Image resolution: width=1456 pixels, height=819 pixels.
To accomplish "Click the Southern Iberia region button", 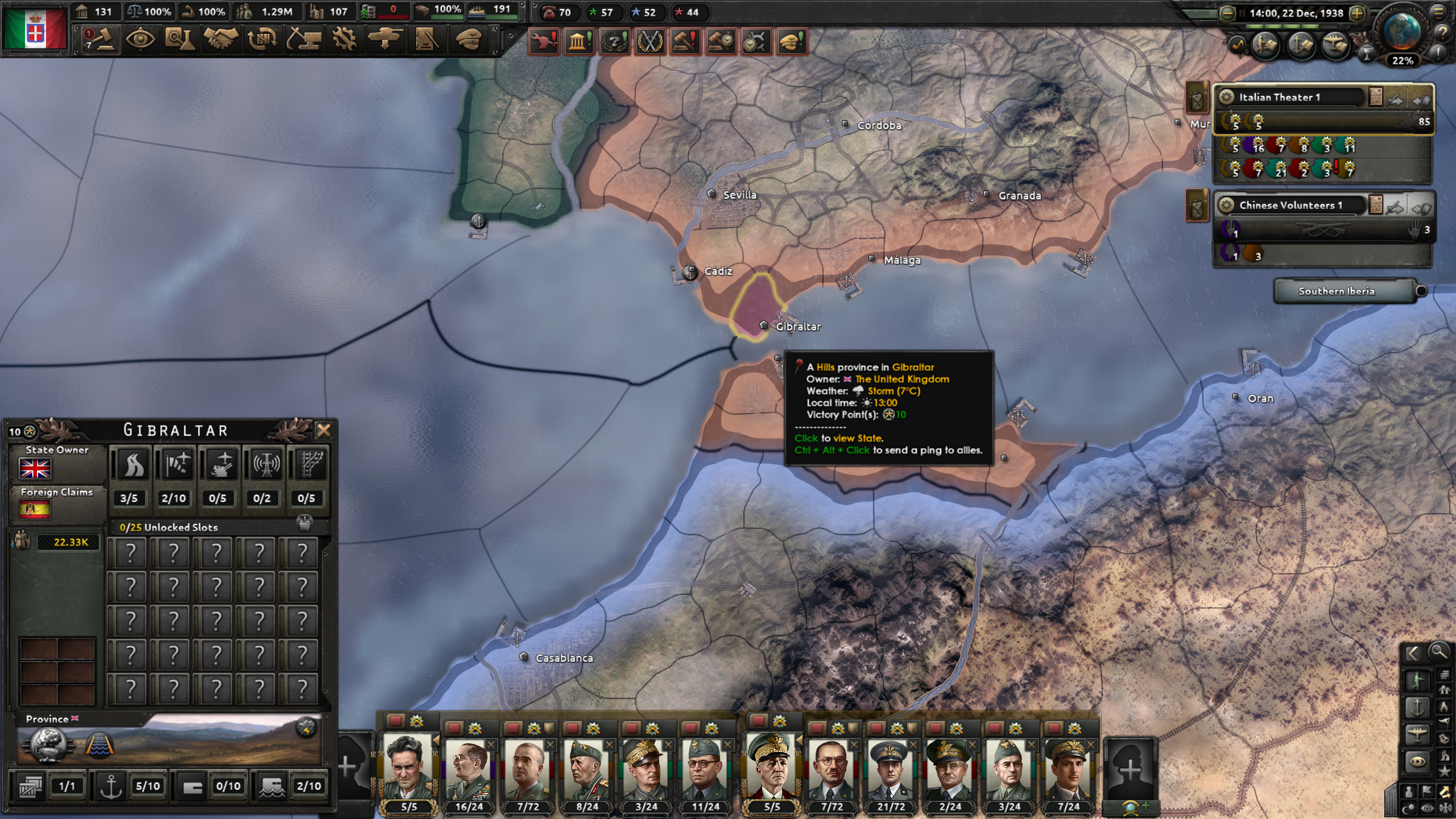I will pyautogui.click(x=1336, y=291).
